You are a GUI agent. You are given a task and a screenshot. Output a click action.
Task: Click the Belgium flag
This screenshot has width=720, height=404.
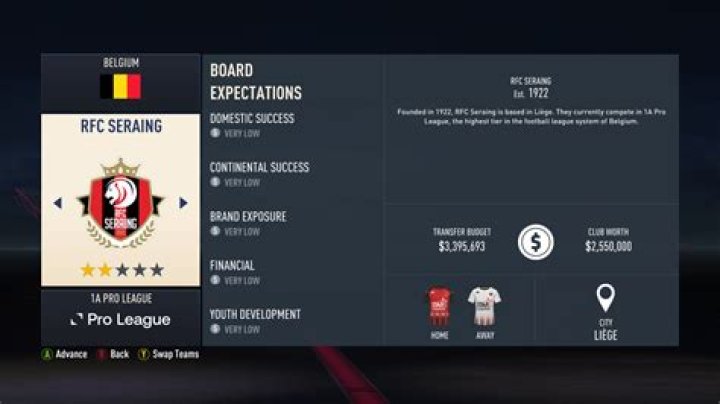coord(120,87)
